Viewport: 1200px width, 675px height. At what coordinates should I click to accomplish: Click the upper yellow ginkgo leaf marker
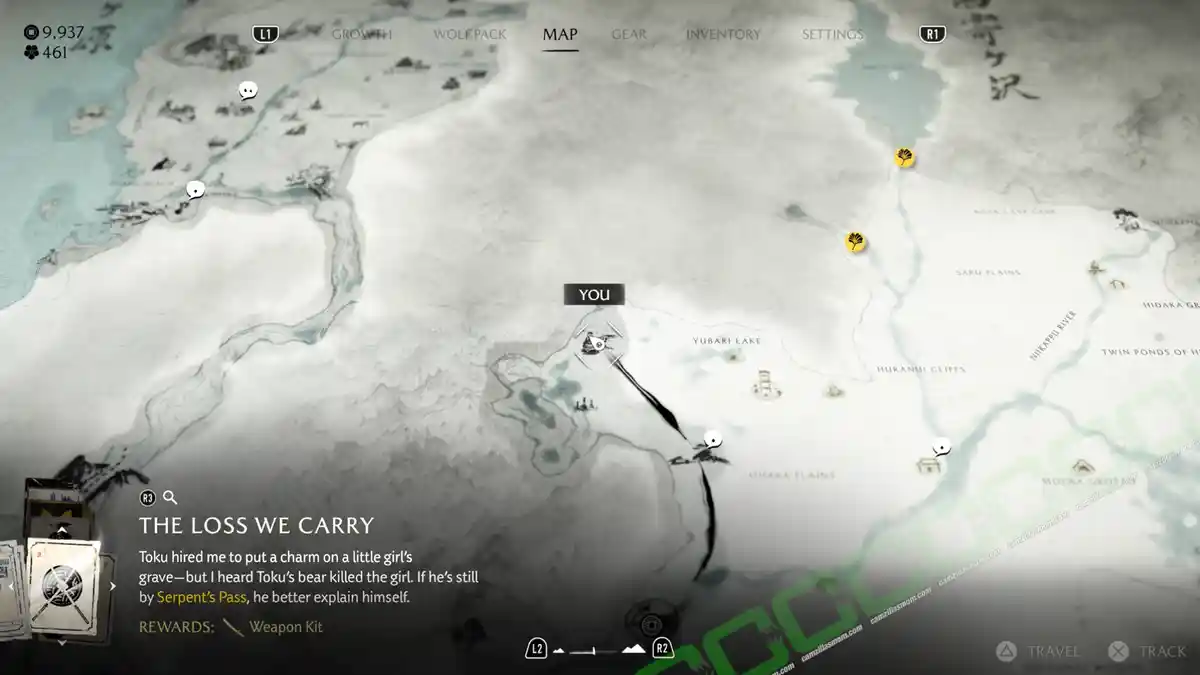point(905,157)
